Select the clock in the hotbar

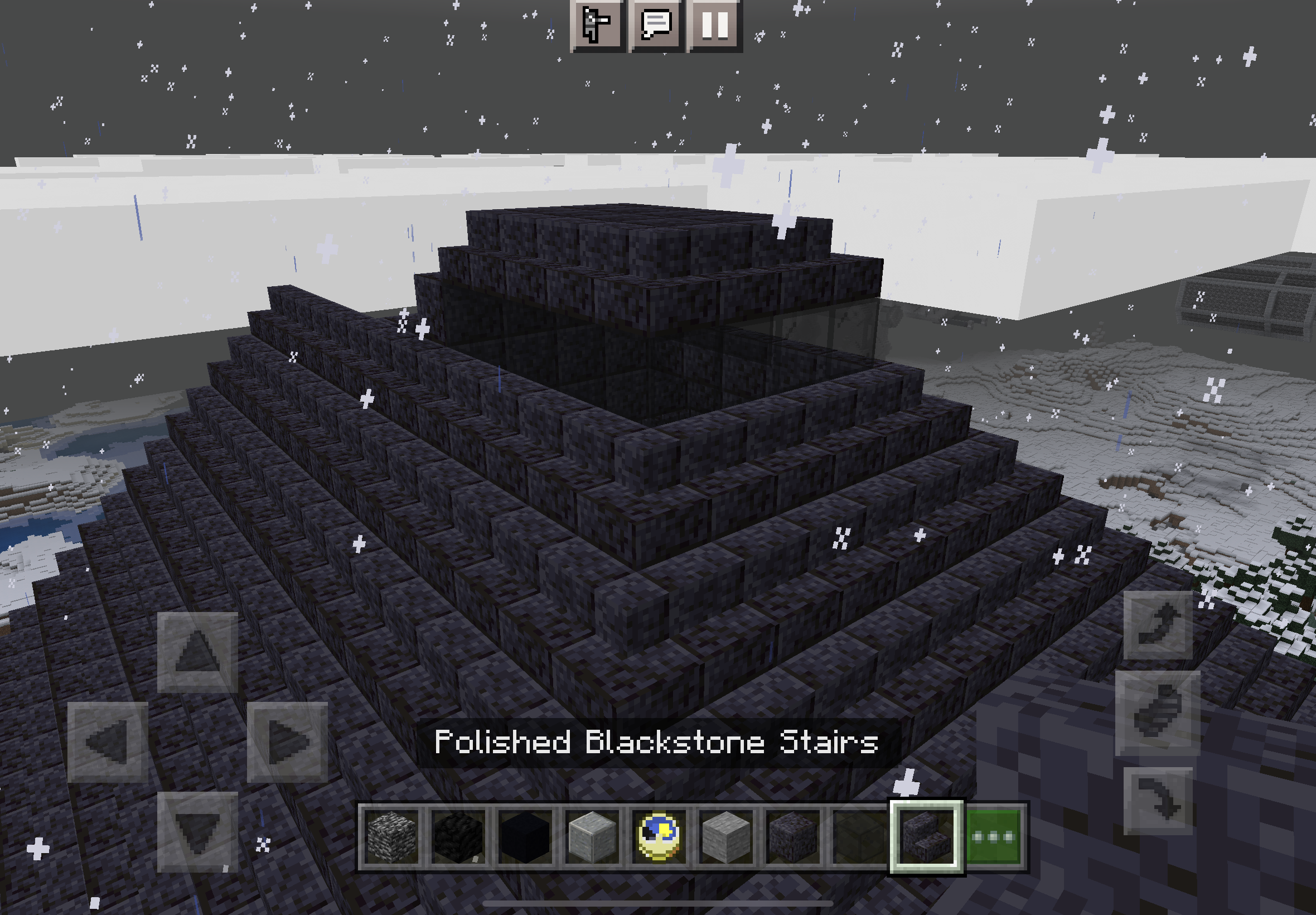(x=659, y=837)
